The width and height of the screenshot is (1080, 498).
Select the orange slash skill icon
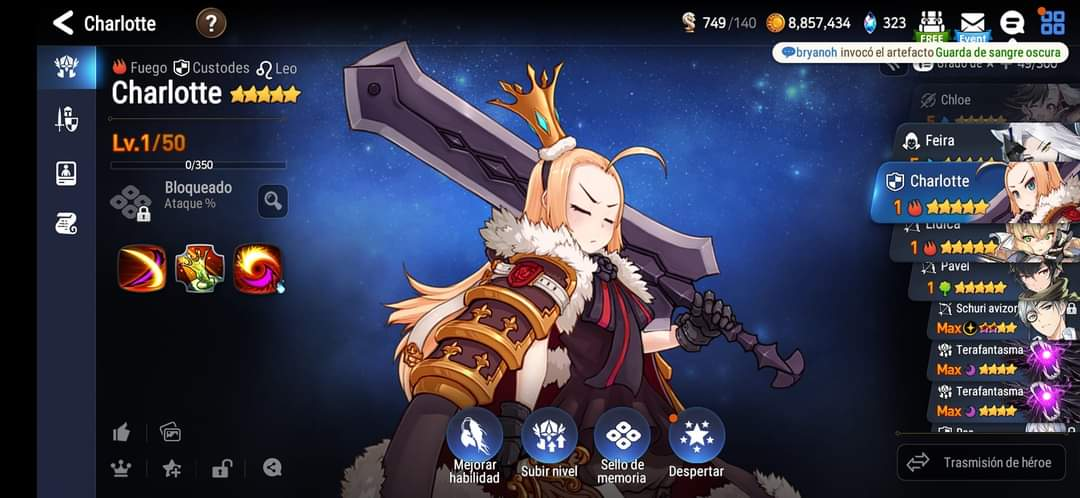coord(142,268)
